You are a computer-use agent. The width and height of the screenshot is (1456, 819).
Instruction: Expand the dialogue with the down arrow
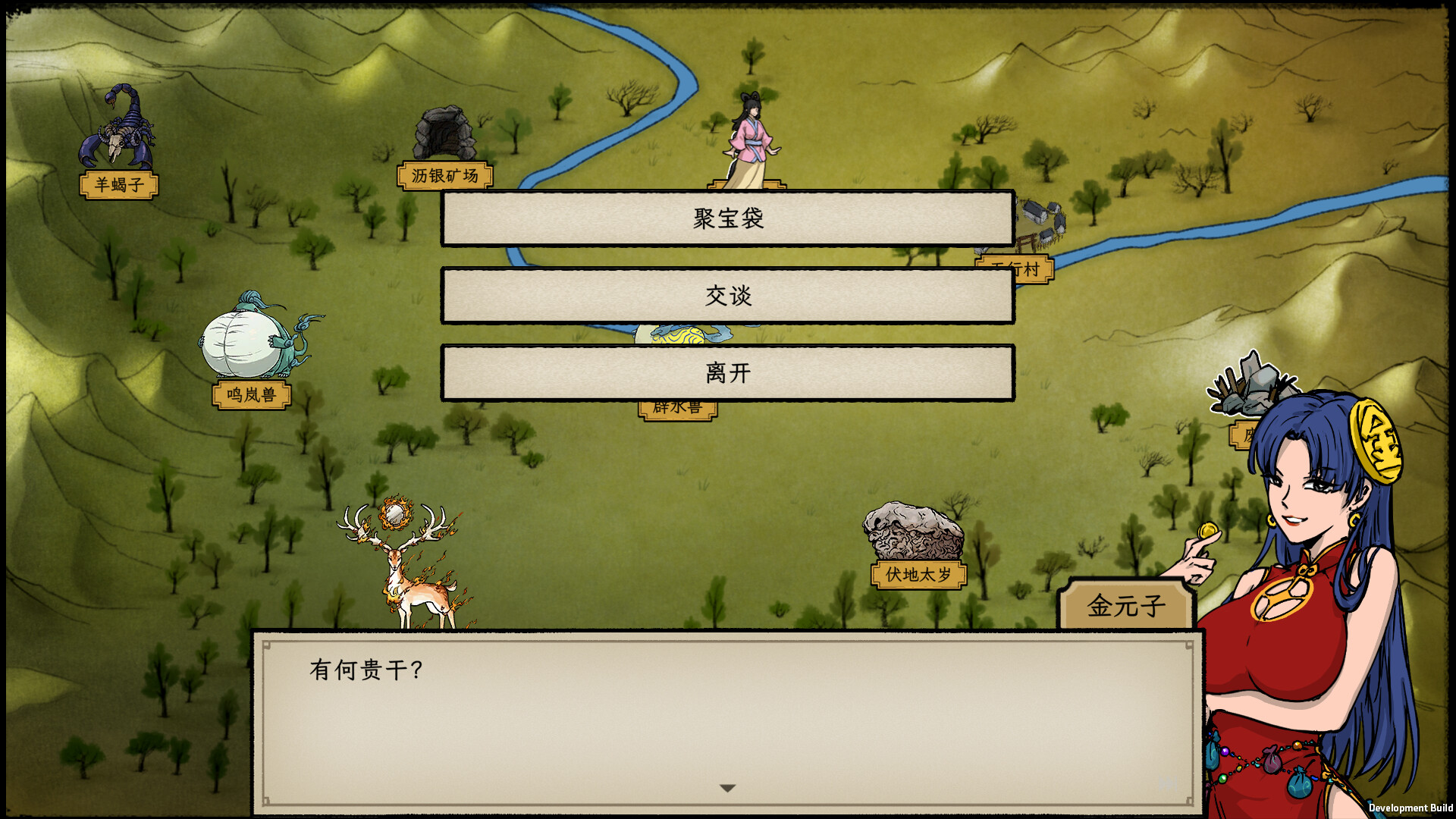(727, 788)
